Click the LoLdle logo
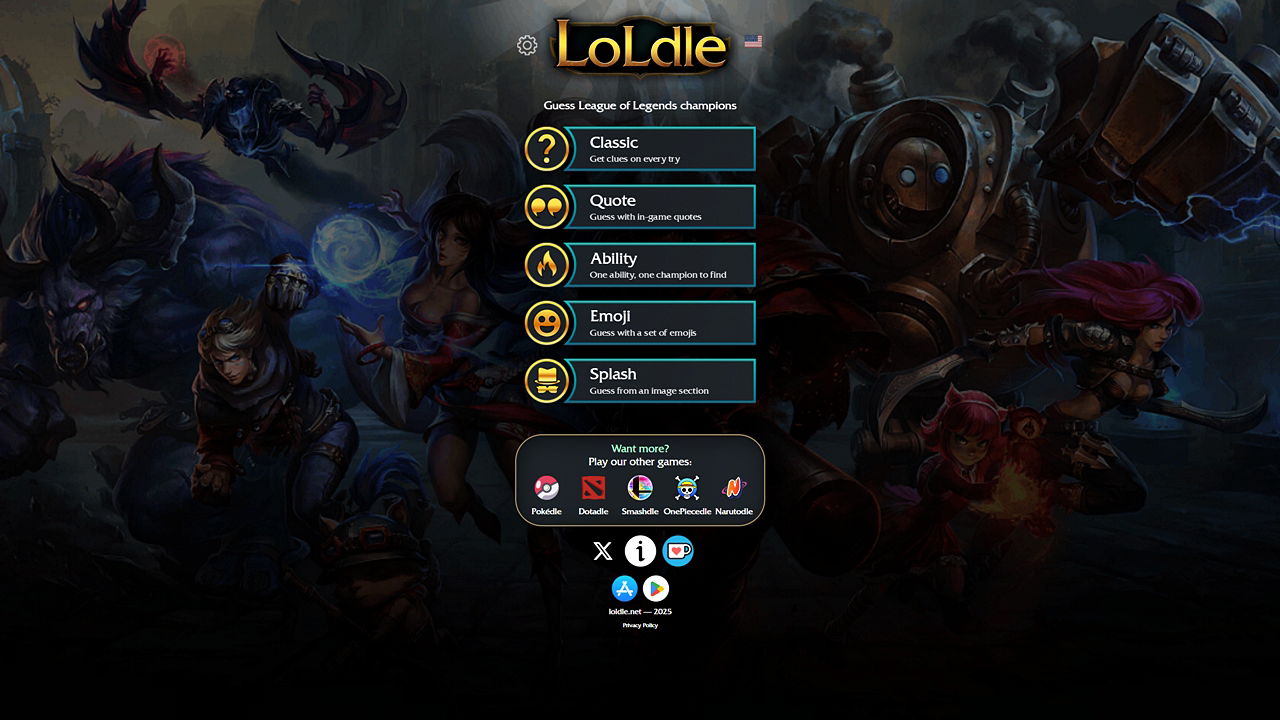This screenshot has height=720, width=1280. coord(640,46)
